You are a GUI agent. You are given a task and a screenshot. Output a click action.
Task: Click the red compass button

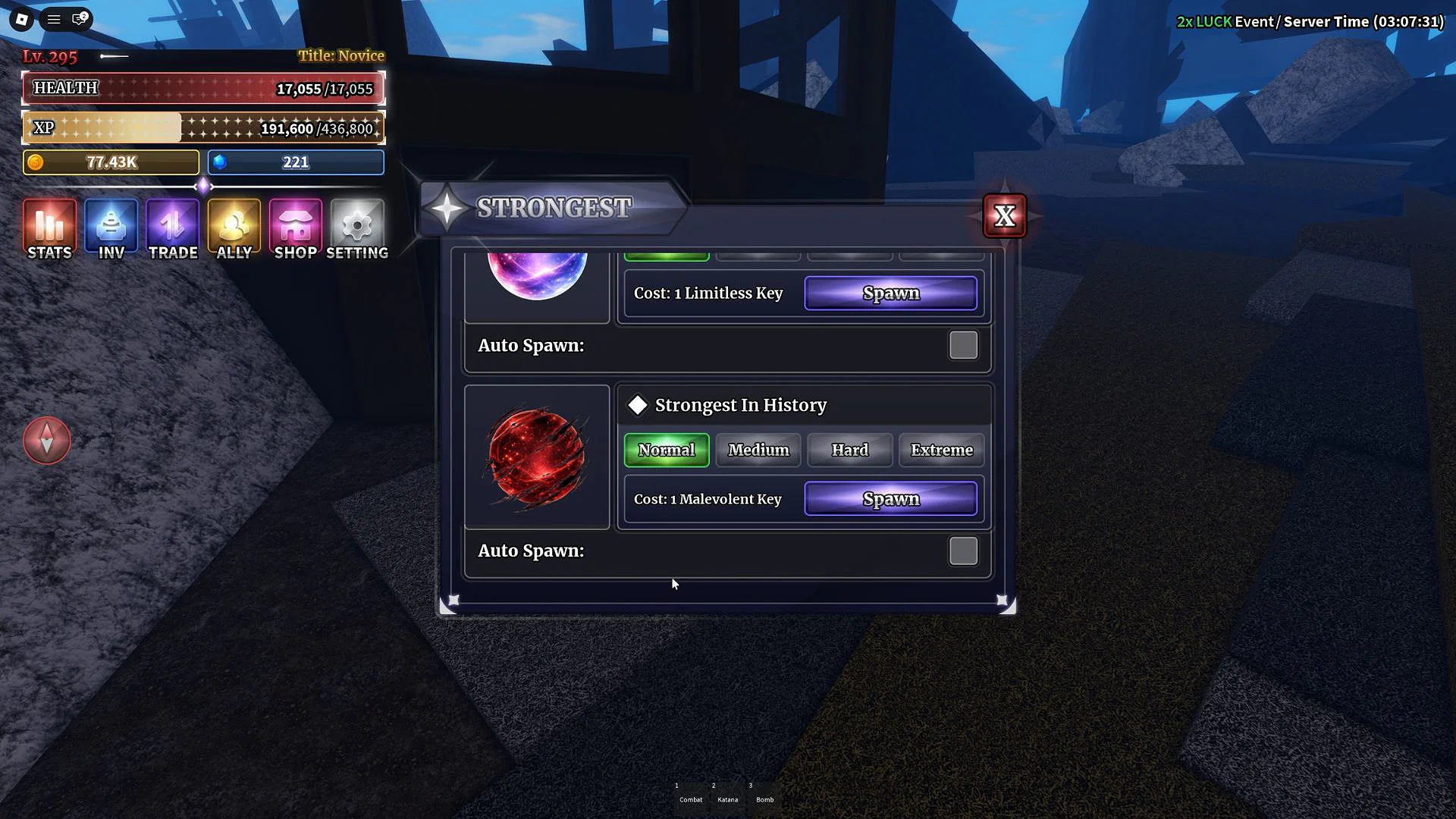pyautogui.click(x=47, y=441)
